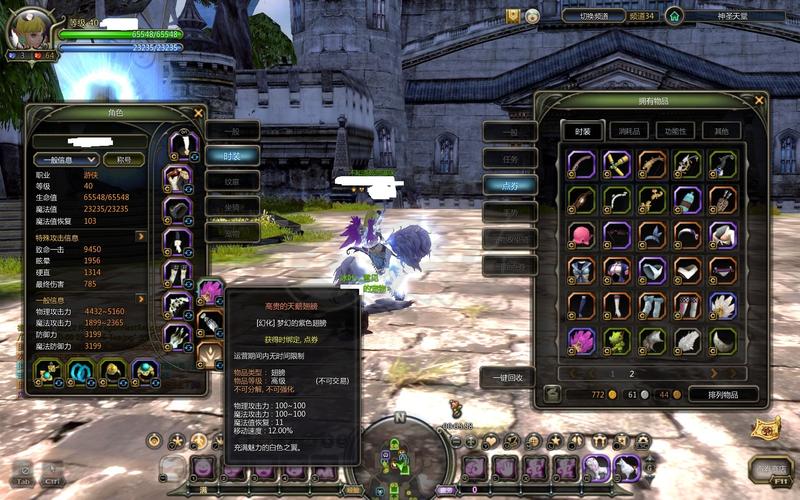Viewport: 800px width, 500px height.
Task: Expand the 特殊攻击信息 section arrow
Action: pos(141,236)
